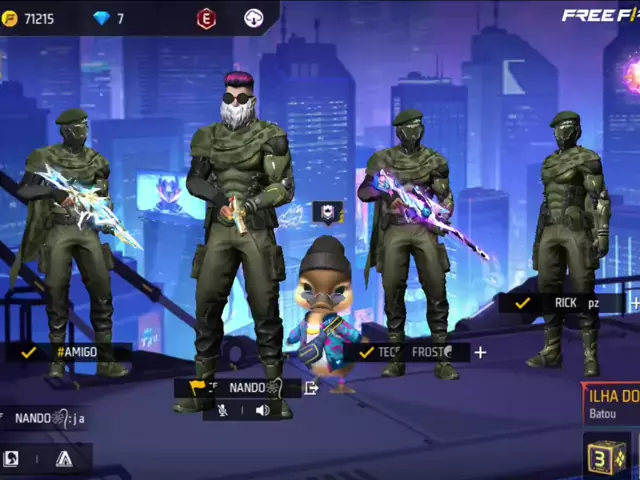Open the chat message from NANDO

point(45,418)
